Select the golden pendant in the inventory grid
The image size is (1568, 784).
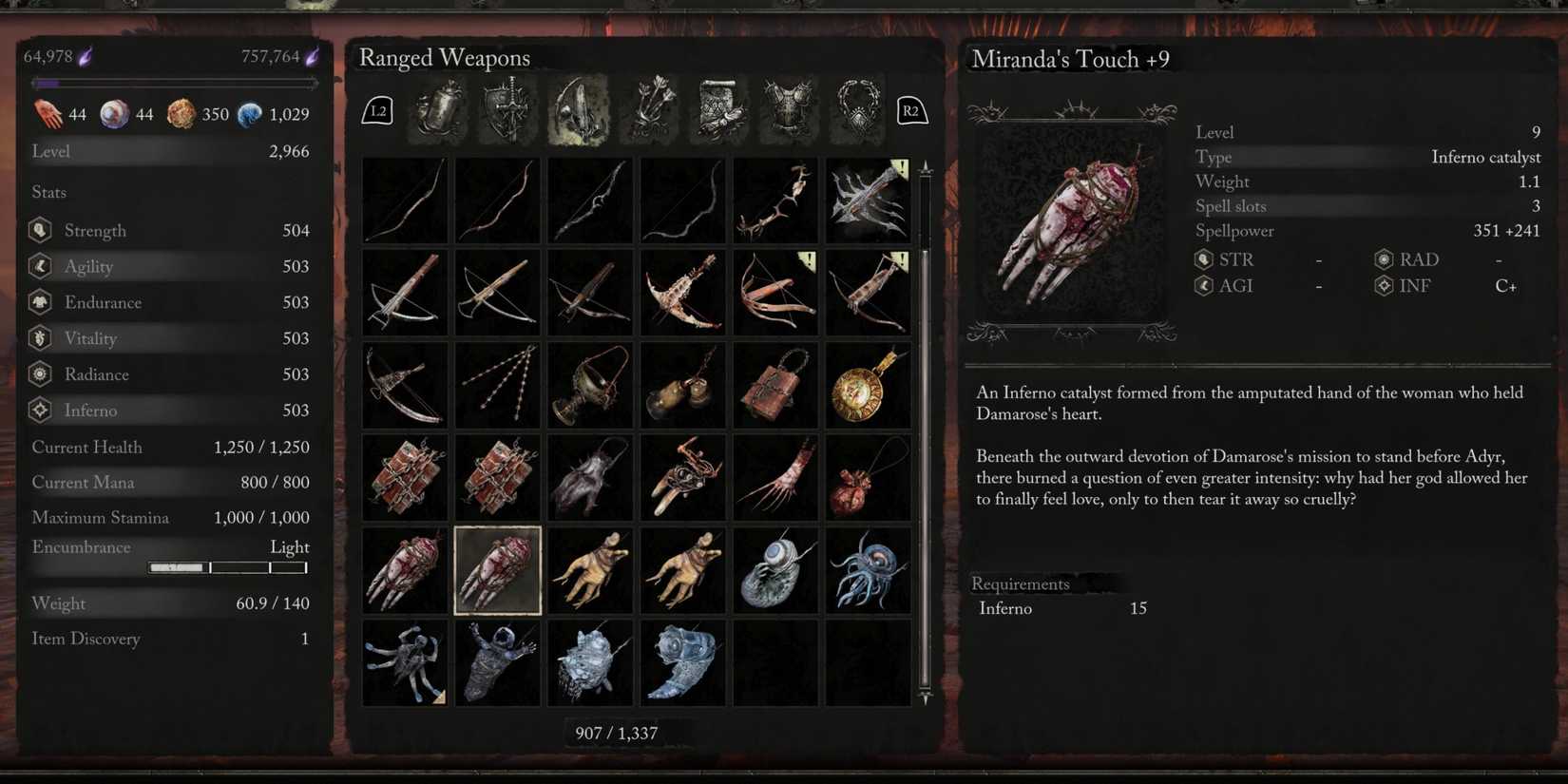point(868,385)
